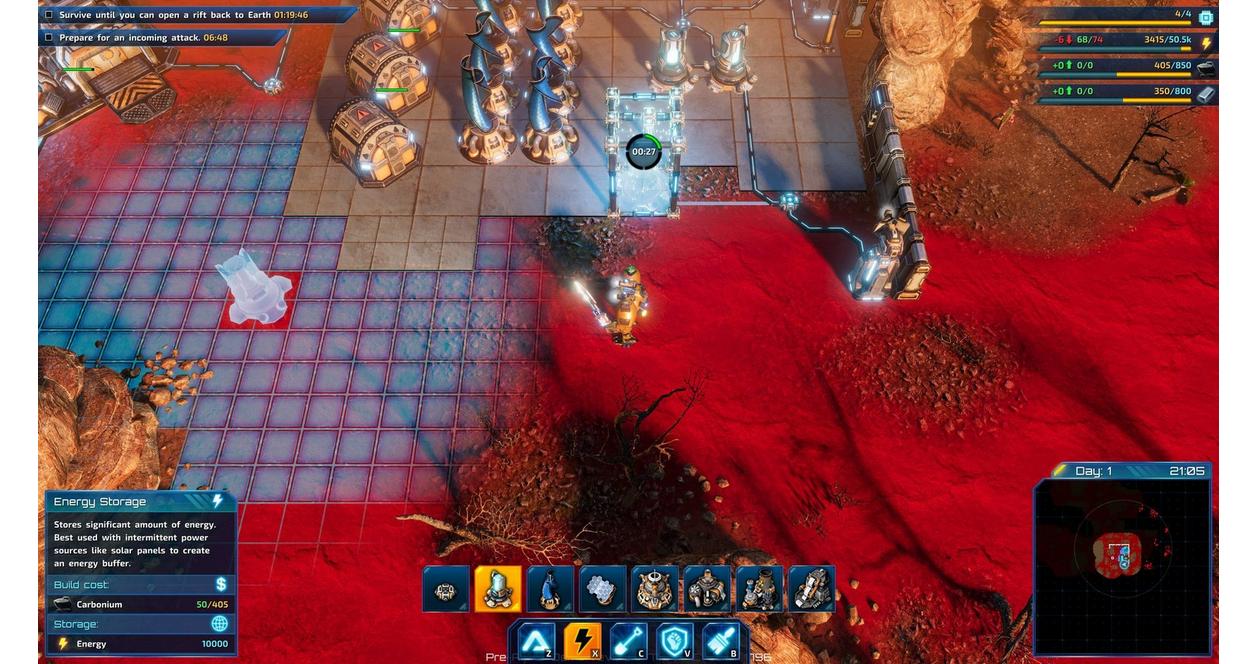This screenshot has height=664, width=1256.
Task: Switch to the shield fist defense category
Action: pyautogui.click(x=676, y=641)
